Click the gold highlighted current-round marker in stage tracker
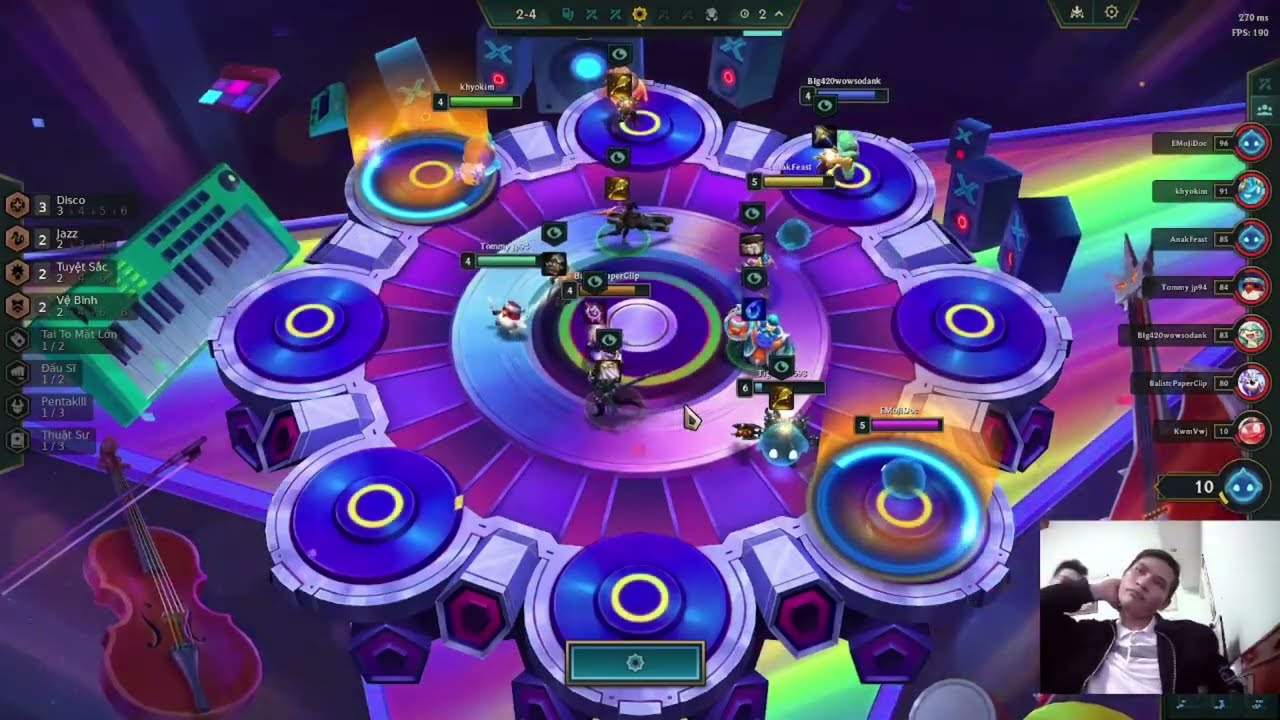 tap(640, 15)
